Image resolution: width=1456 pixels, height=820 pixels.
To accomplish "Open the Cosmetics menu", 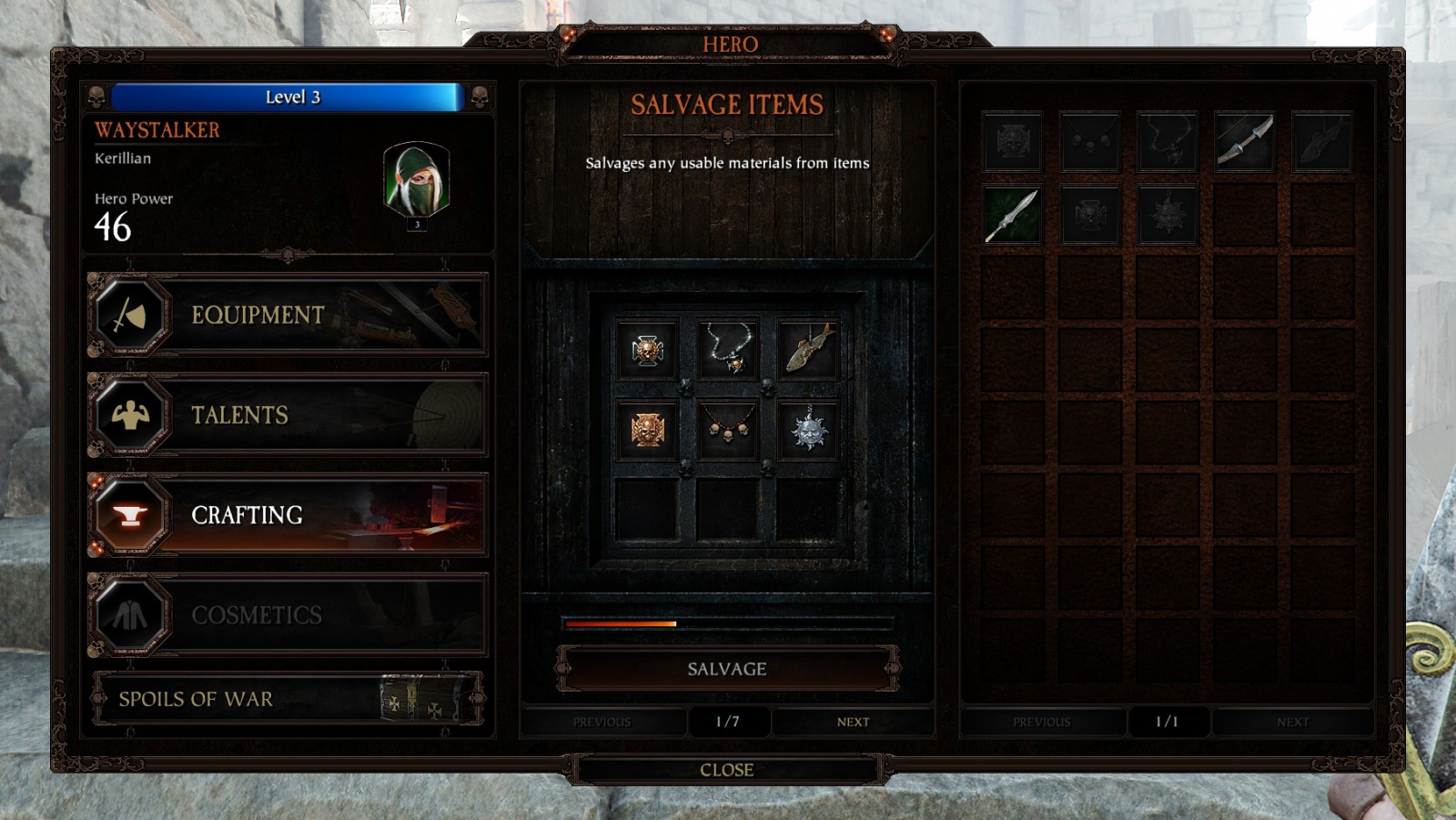I will pyautogui.click(x=288, y=615).
